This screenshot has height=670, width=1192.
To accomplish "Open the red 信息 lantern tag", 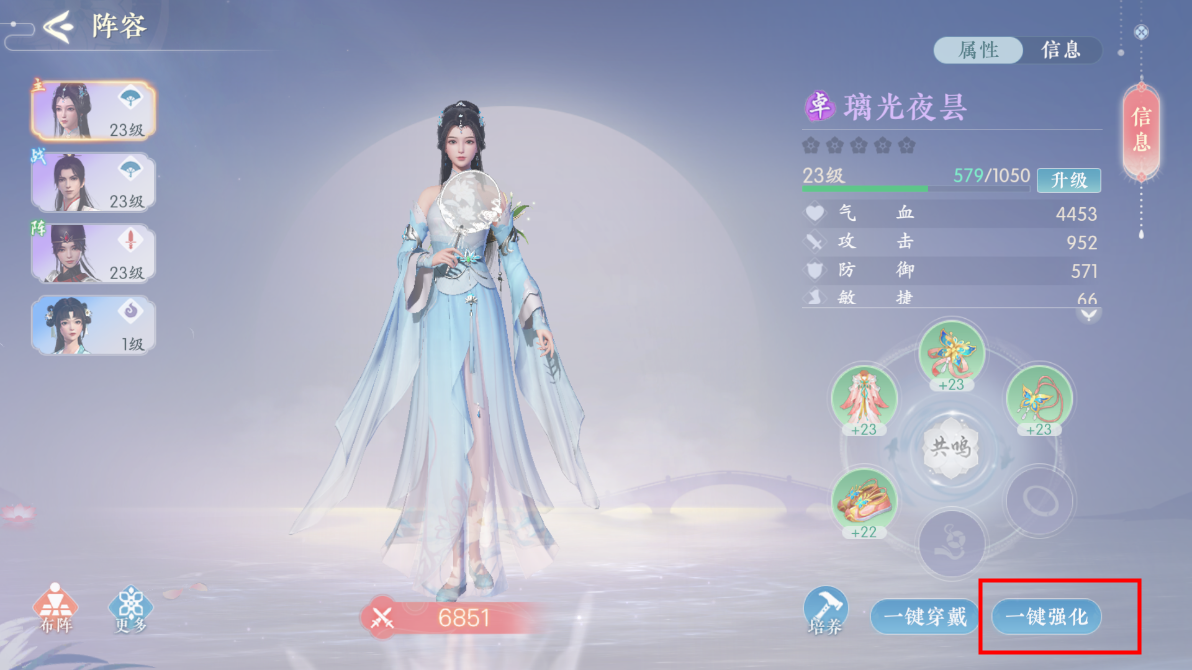I will click(1141, 130).
